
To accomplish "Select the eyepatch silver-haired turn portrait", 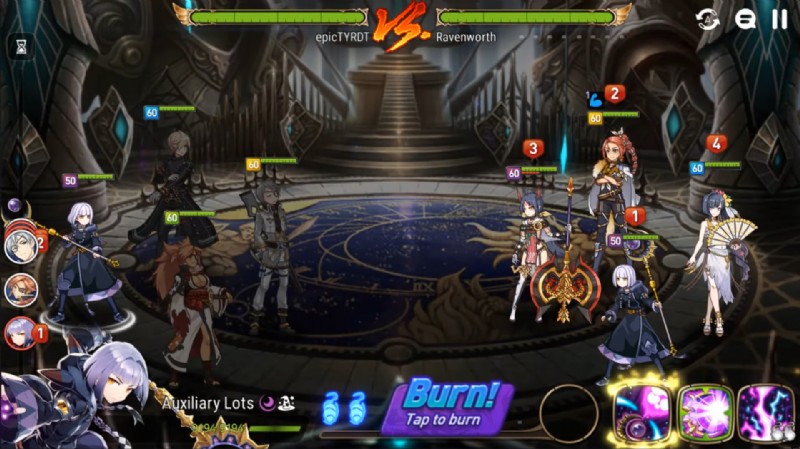I will click(x=20, y=244).
